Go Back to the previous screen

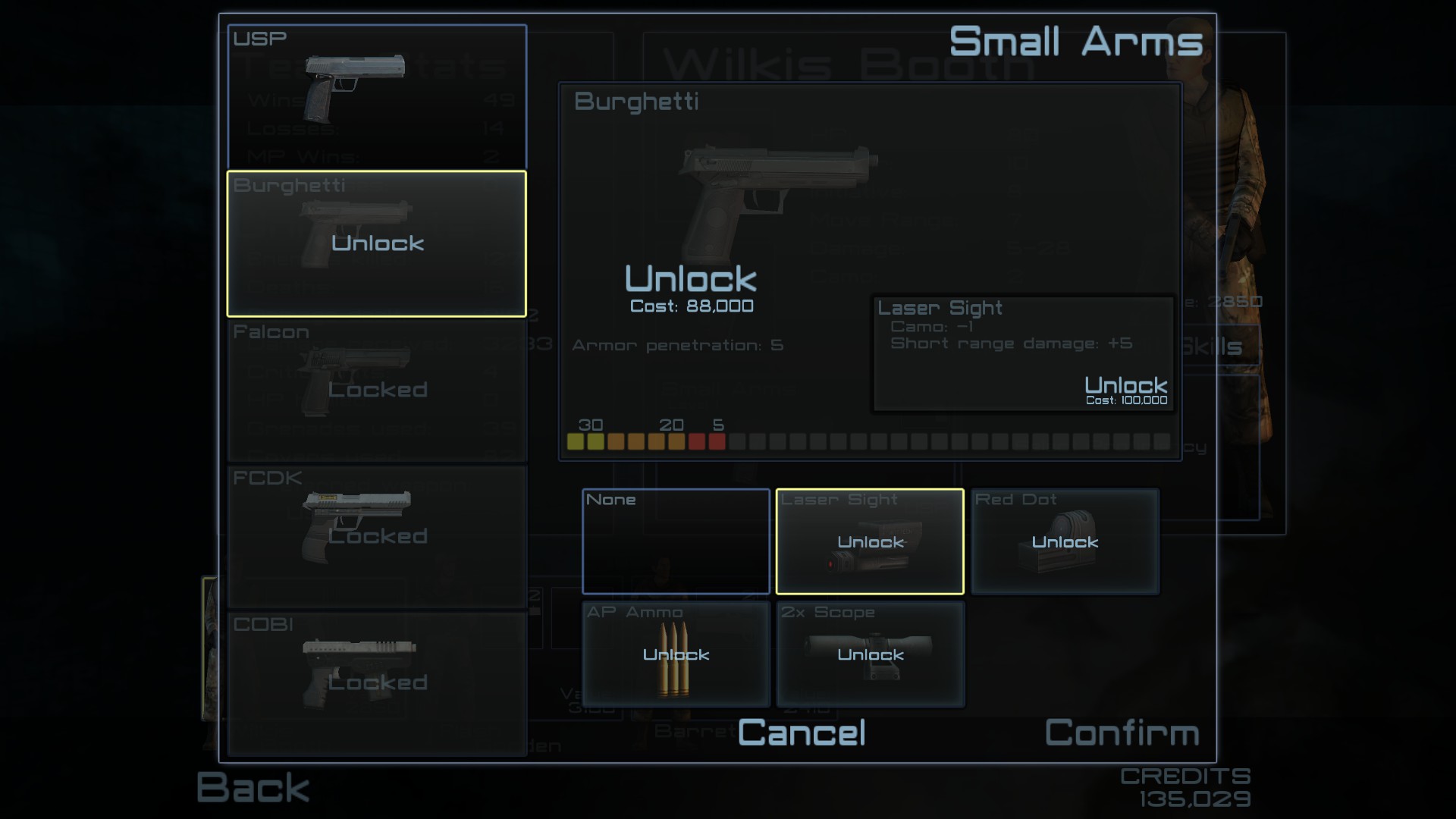(253, 787)
